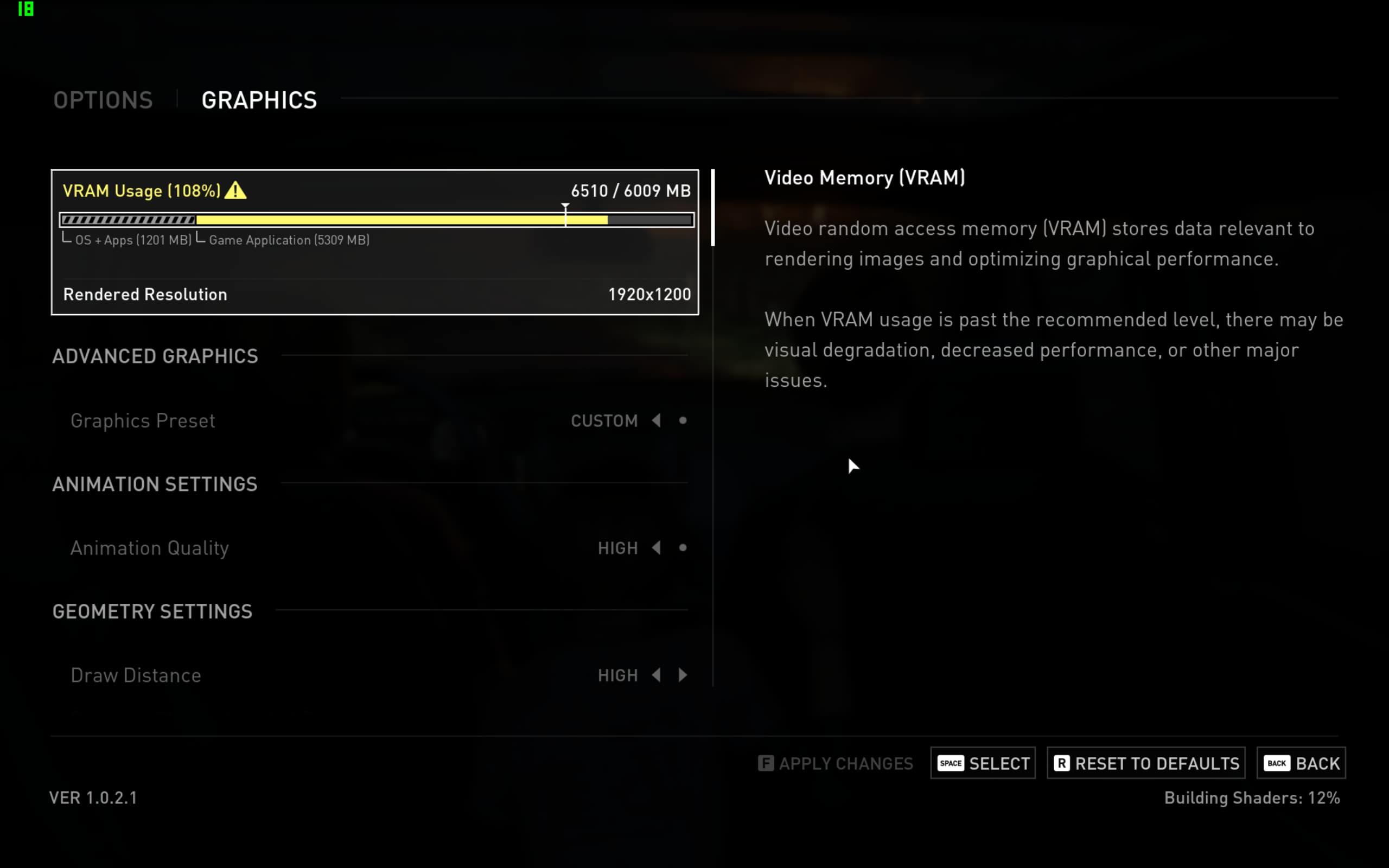Screen dimensions: 1389x868
Task: Lower the Graphics Preset with left arrow
Action: [x=656, y=421]
